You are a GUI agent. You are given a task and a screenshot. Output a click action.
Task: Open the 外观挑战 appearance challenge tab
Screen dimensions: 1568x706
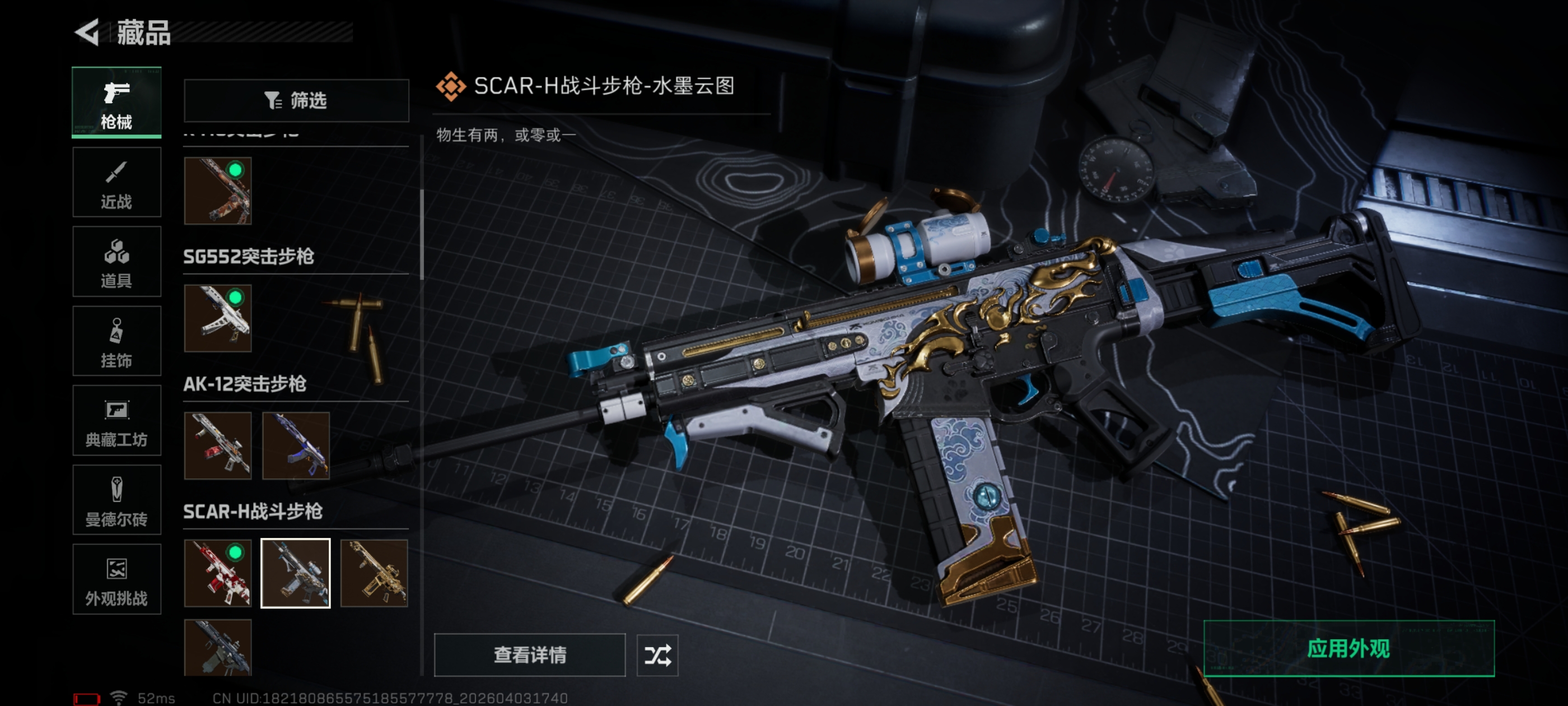(116, 579)
